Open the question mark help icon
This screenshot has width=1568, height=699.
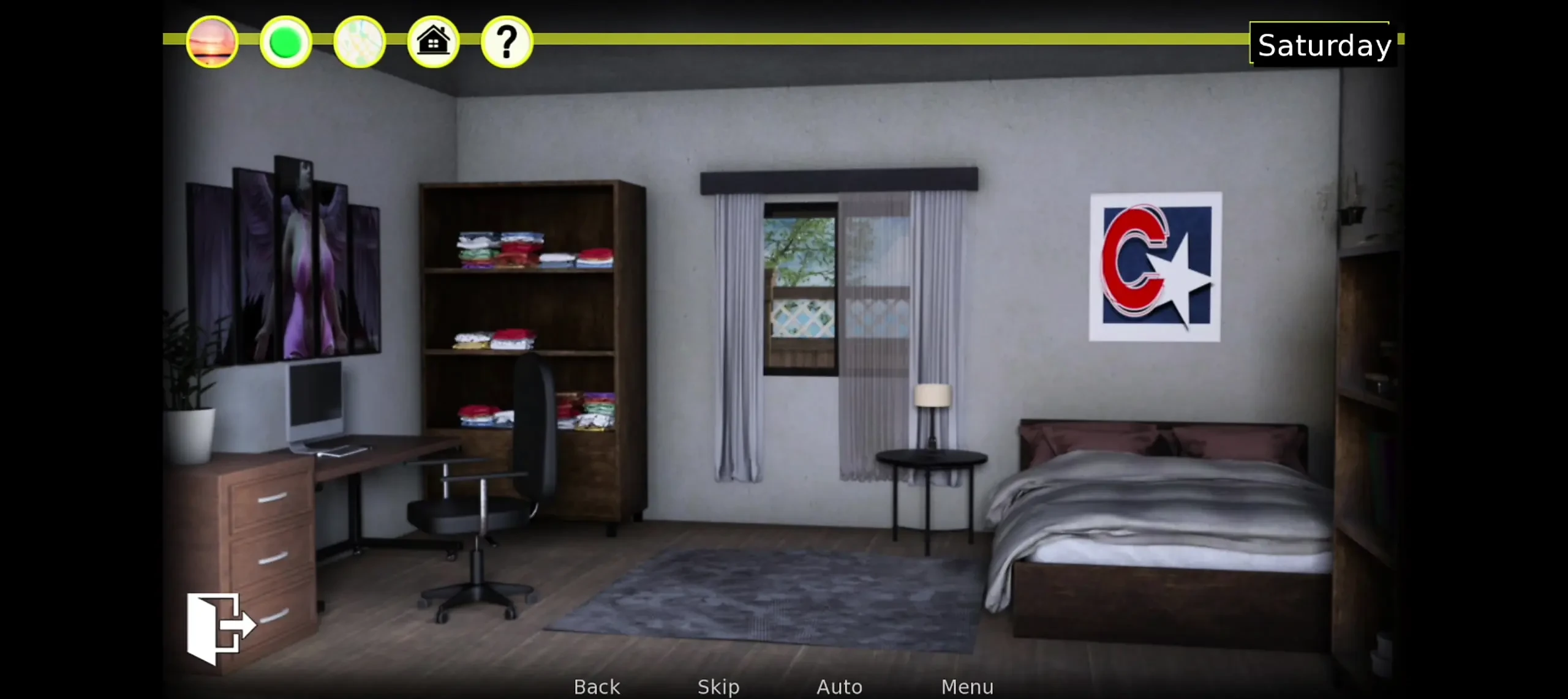507,42
